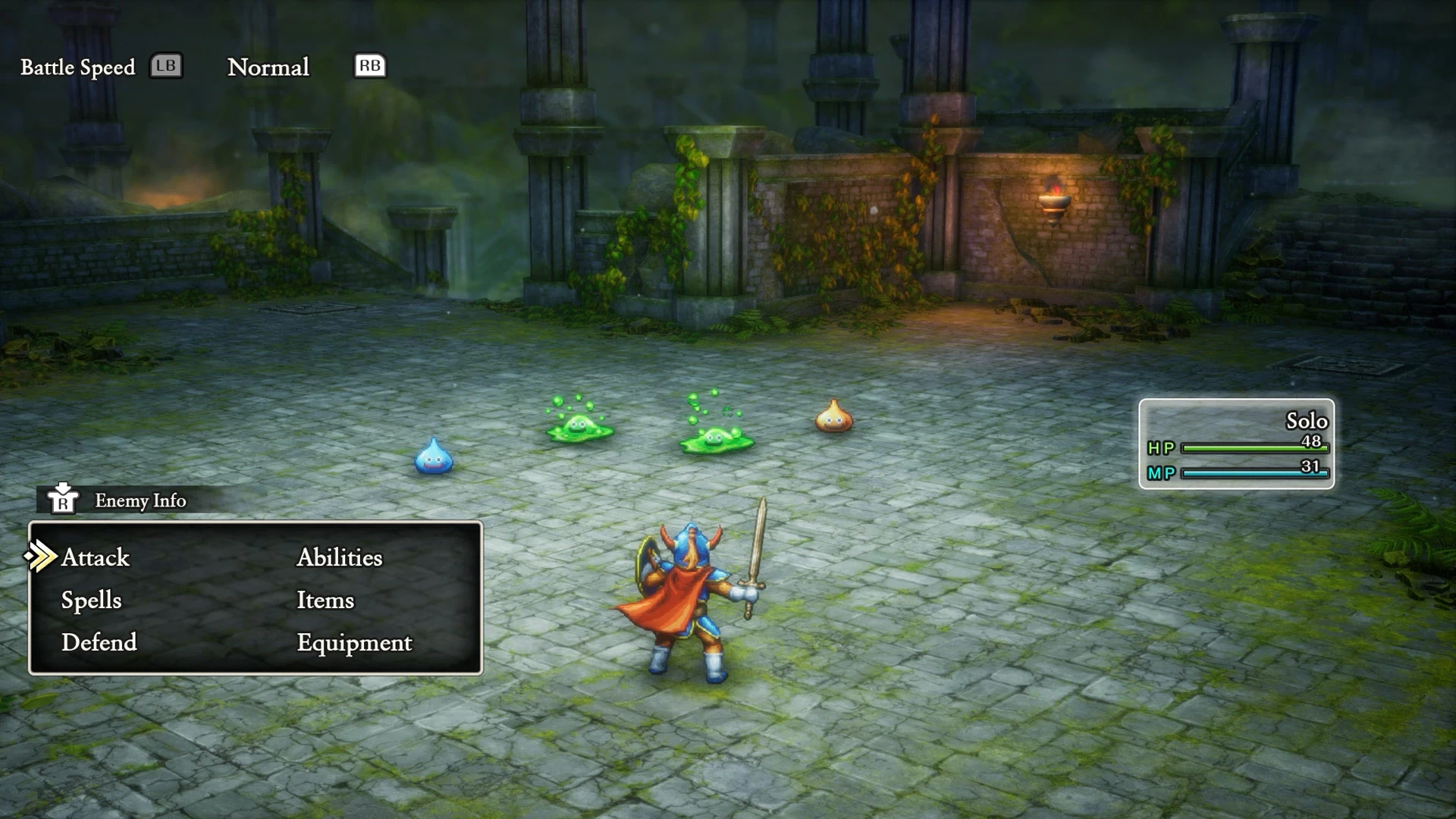This screenshot has height=819, width=1456.
Task: Click the R button icon for Enemy Info
Action: click(64, 500)
